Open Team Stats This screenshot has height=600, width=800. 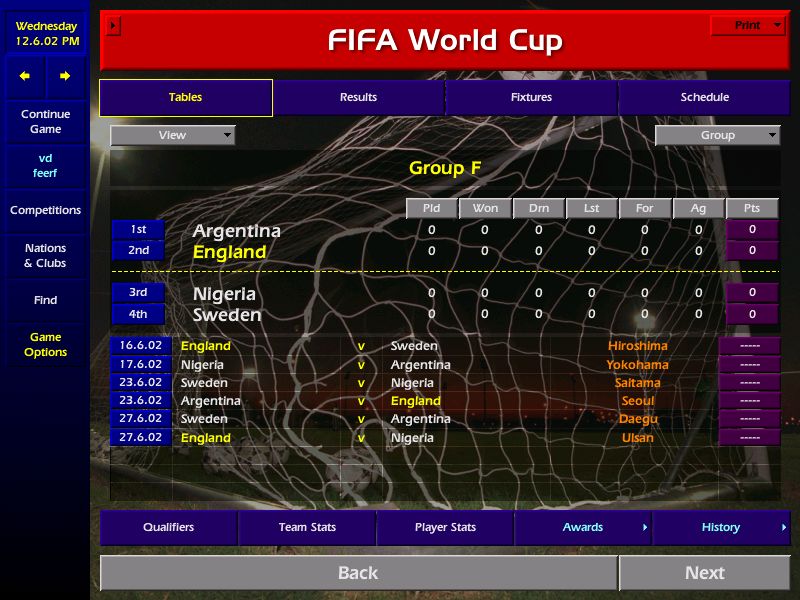pos(307,528)
